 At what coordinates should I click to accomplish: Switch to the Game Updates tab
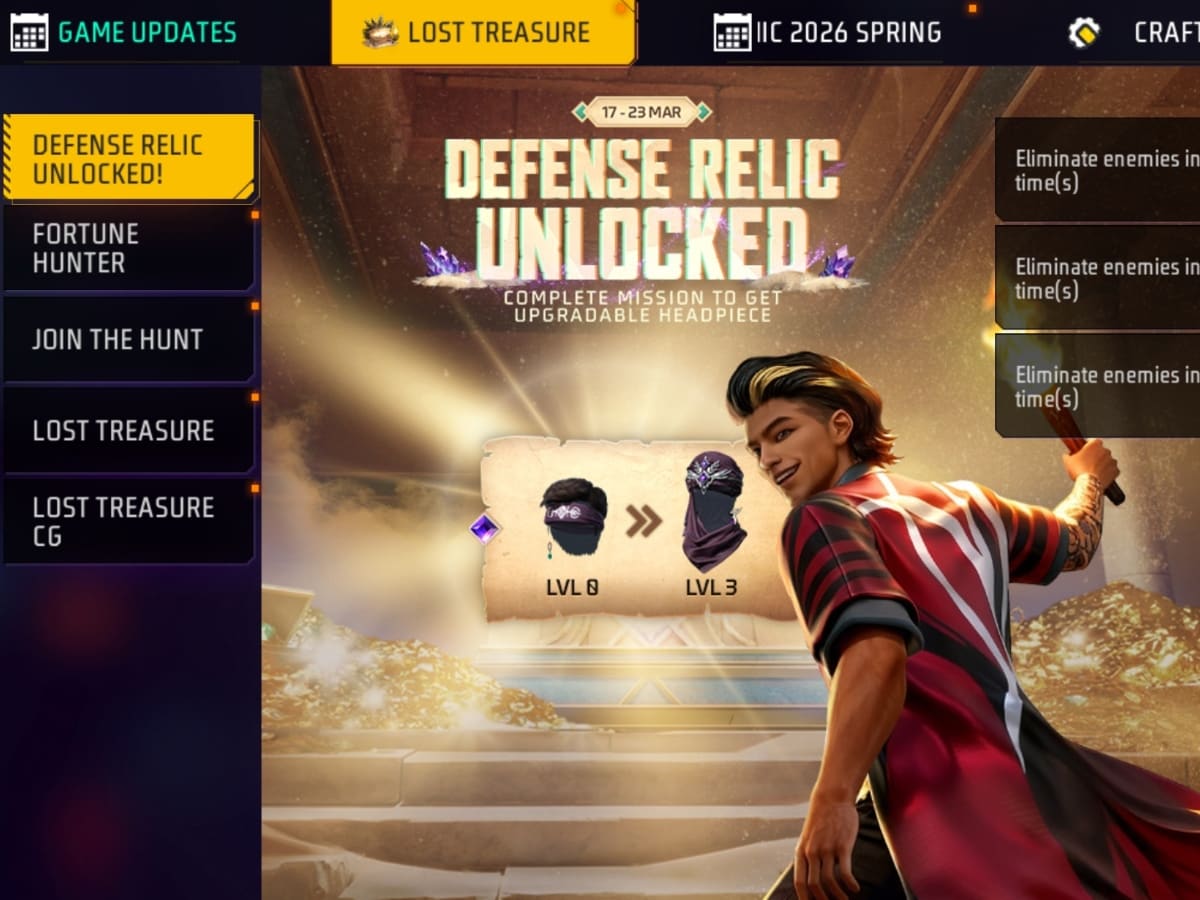pos(125,32)
